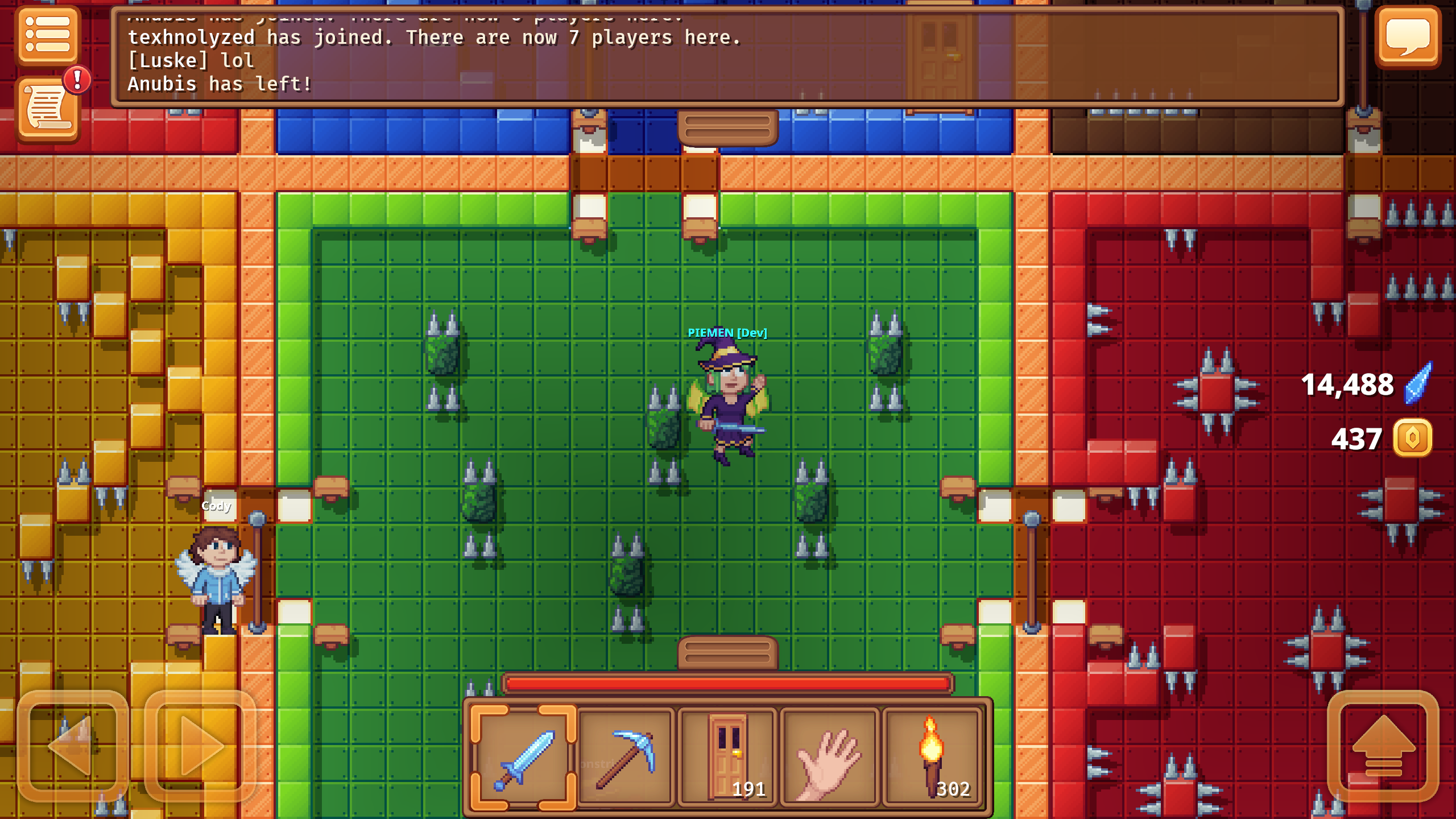Select the torch item showing 302
The width and height of the screenshot is (1456, 819).
[x=933, y=756]
